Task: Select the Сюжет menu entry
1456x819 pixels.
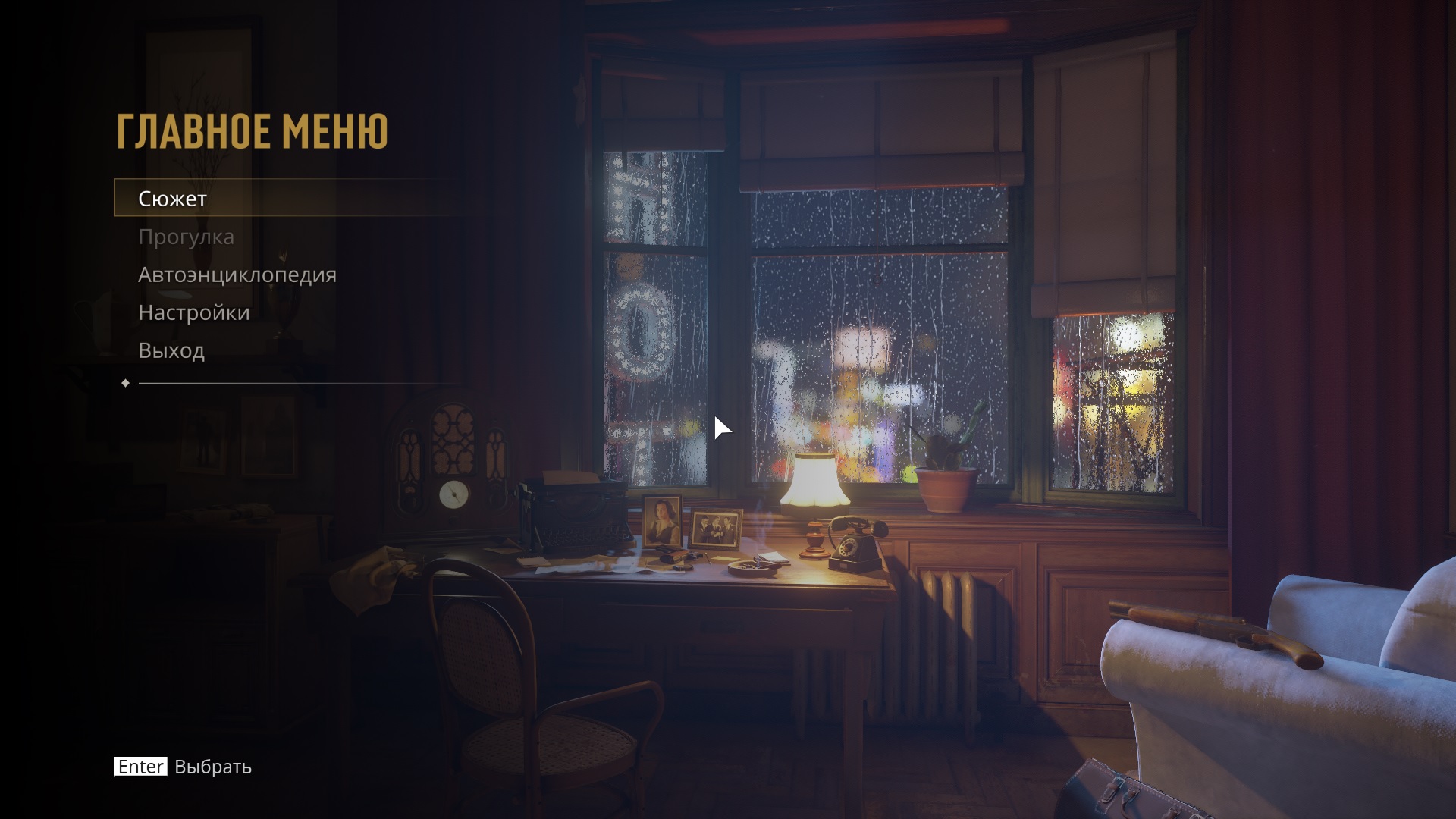Action: point(173,199)
